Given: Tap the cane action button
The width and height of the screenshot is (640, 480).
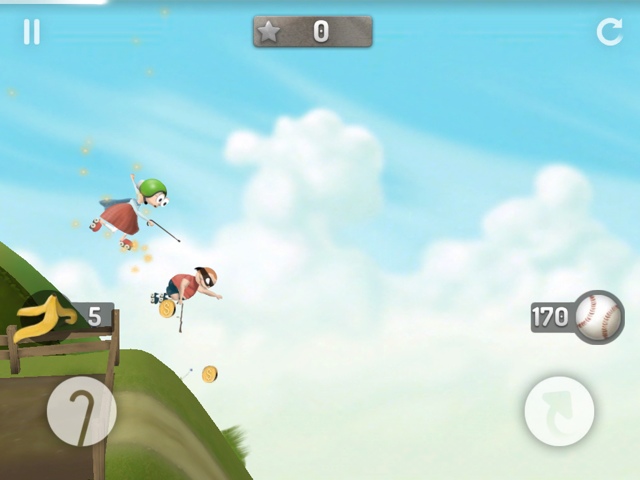Looking at the screenshot, I should coord(81,411).
